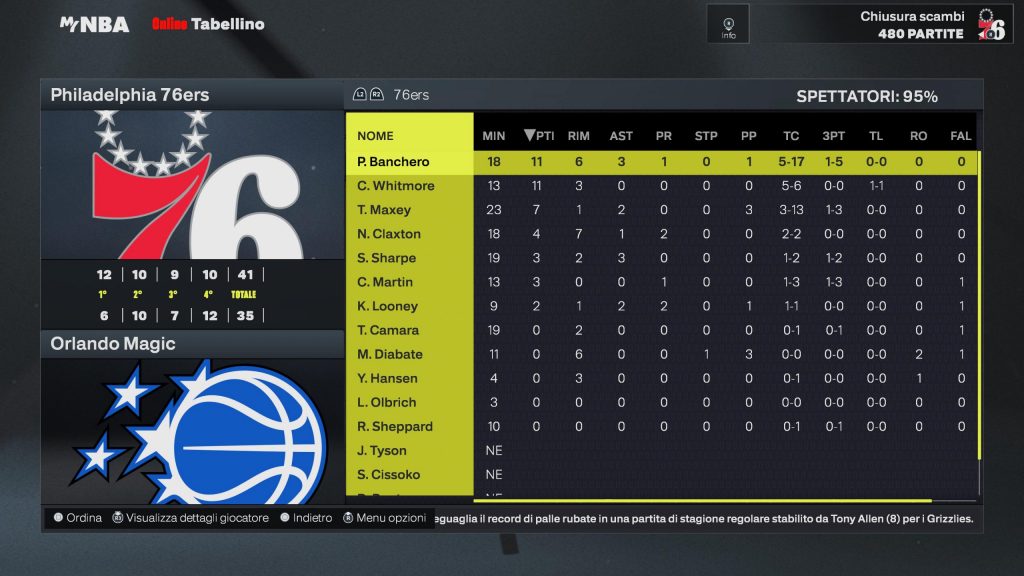Choose Y. Hansen in the box score
Image resolution: width=1024 pixels, height=576 pixels.
tap(388, 378)
